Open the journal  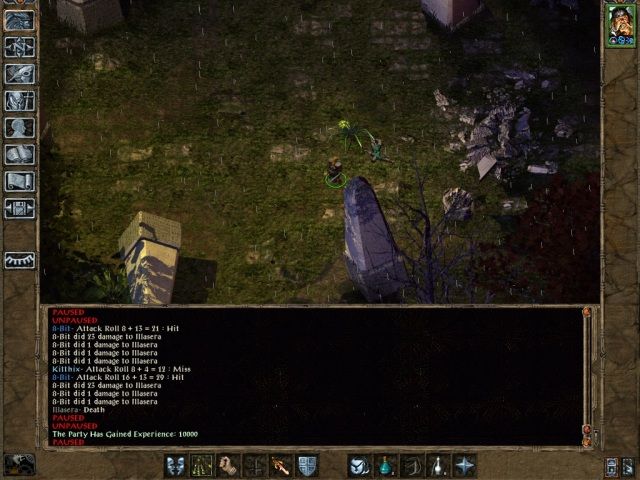(19, 74)
